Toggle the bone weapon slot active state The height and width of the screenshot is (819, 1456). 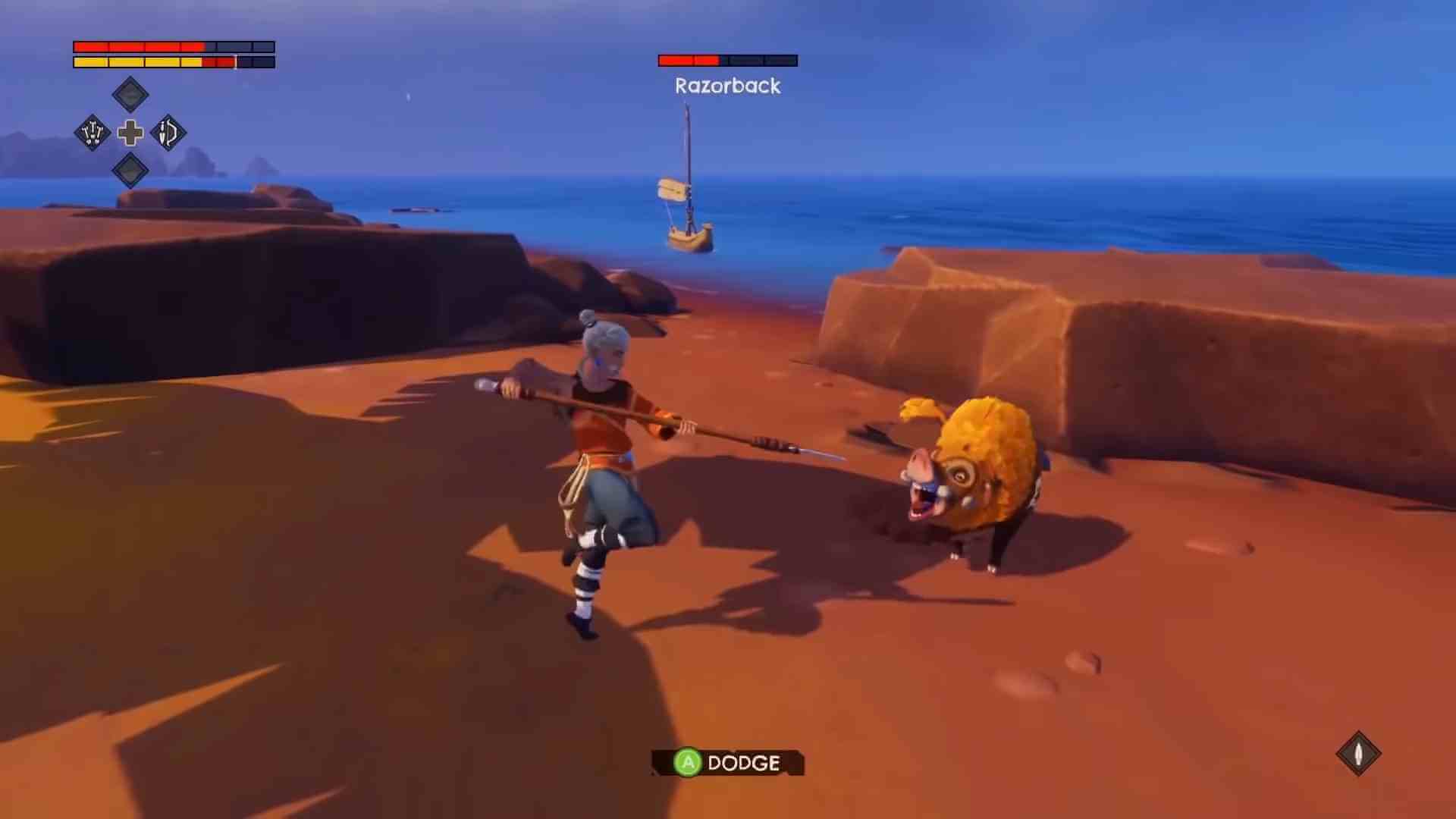[93, 133]
